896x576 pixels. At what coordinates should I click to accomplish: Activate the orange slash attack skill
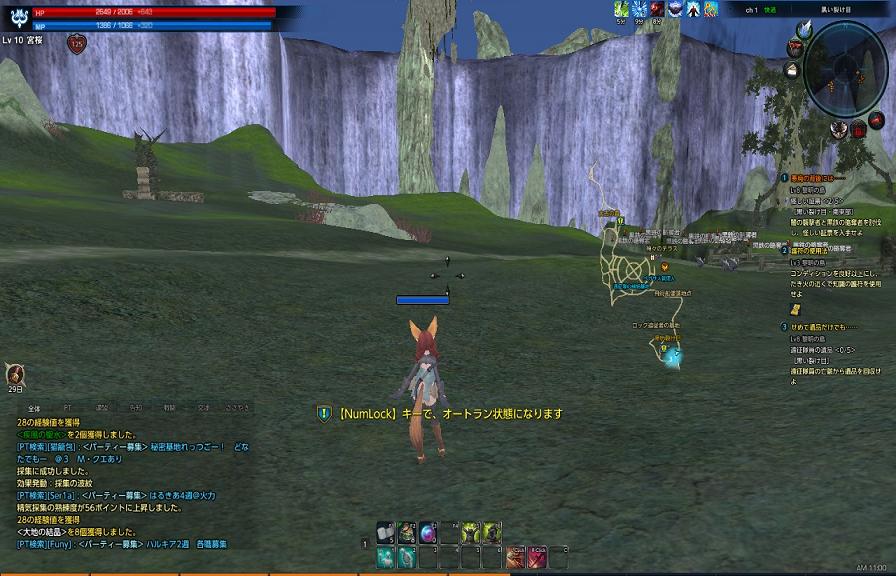516,557
